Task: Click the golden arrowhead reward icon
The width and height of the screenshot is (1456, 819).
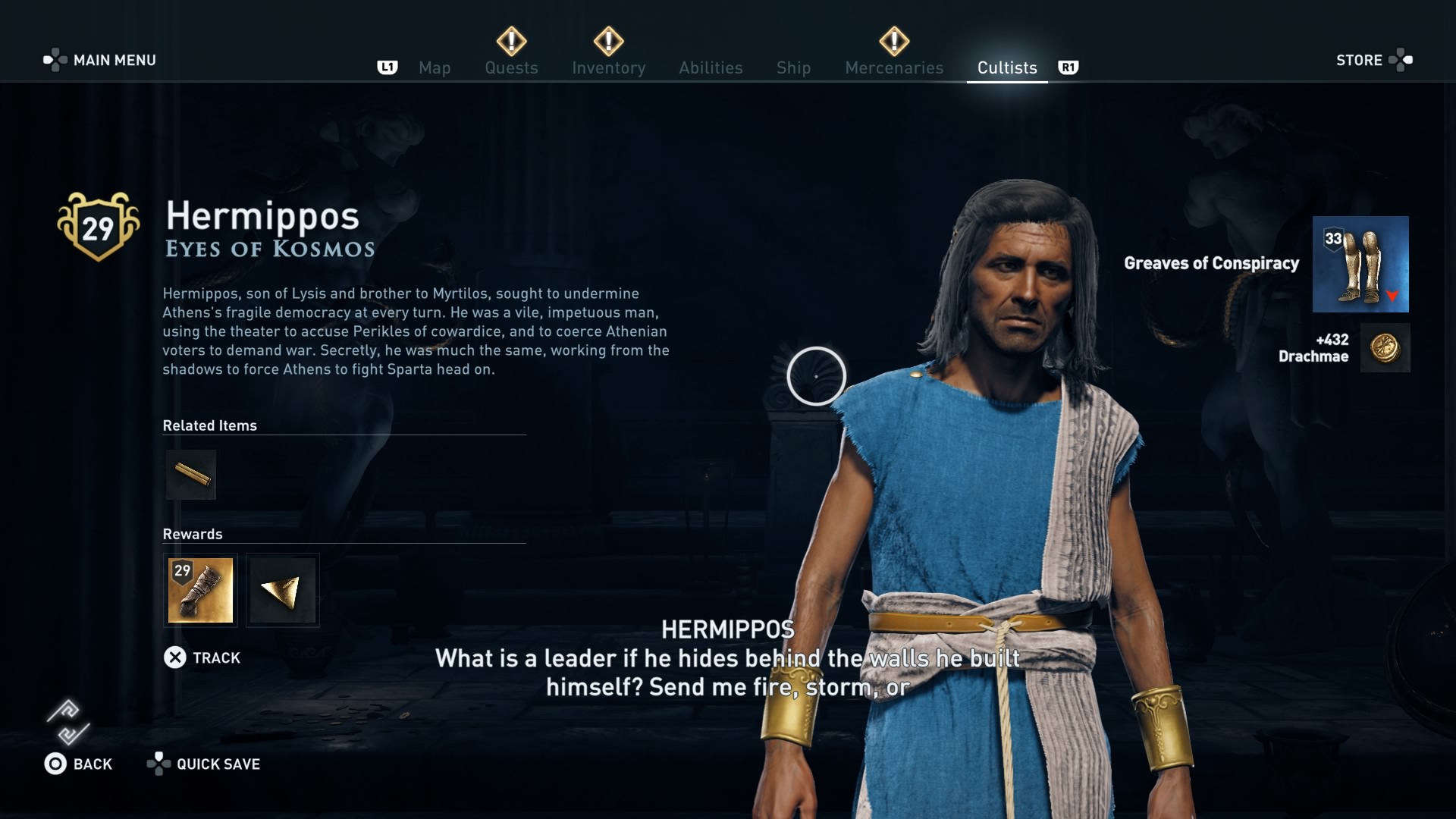Action: coord(281,590)
